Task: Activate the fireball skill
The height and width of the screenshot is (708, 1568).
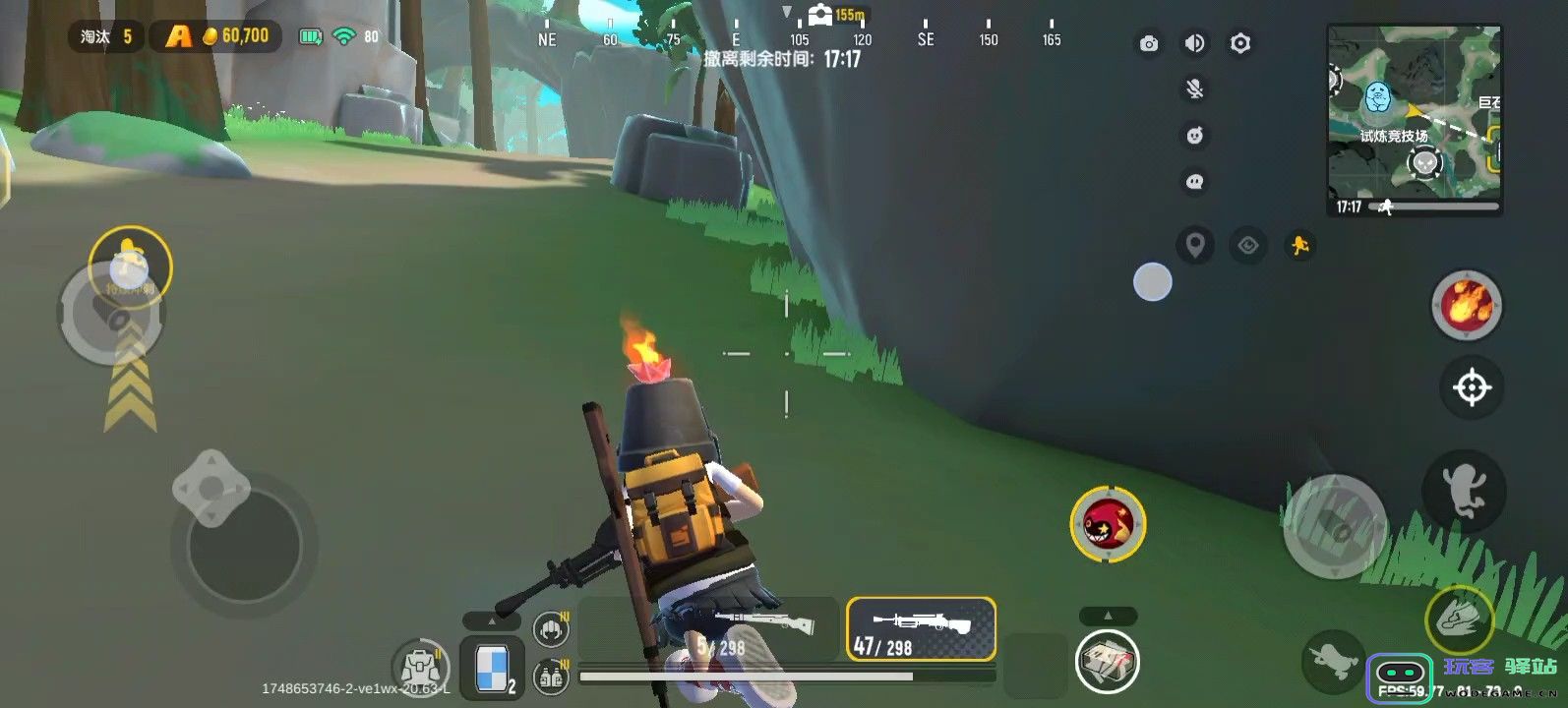Action: coord(1466,306)
